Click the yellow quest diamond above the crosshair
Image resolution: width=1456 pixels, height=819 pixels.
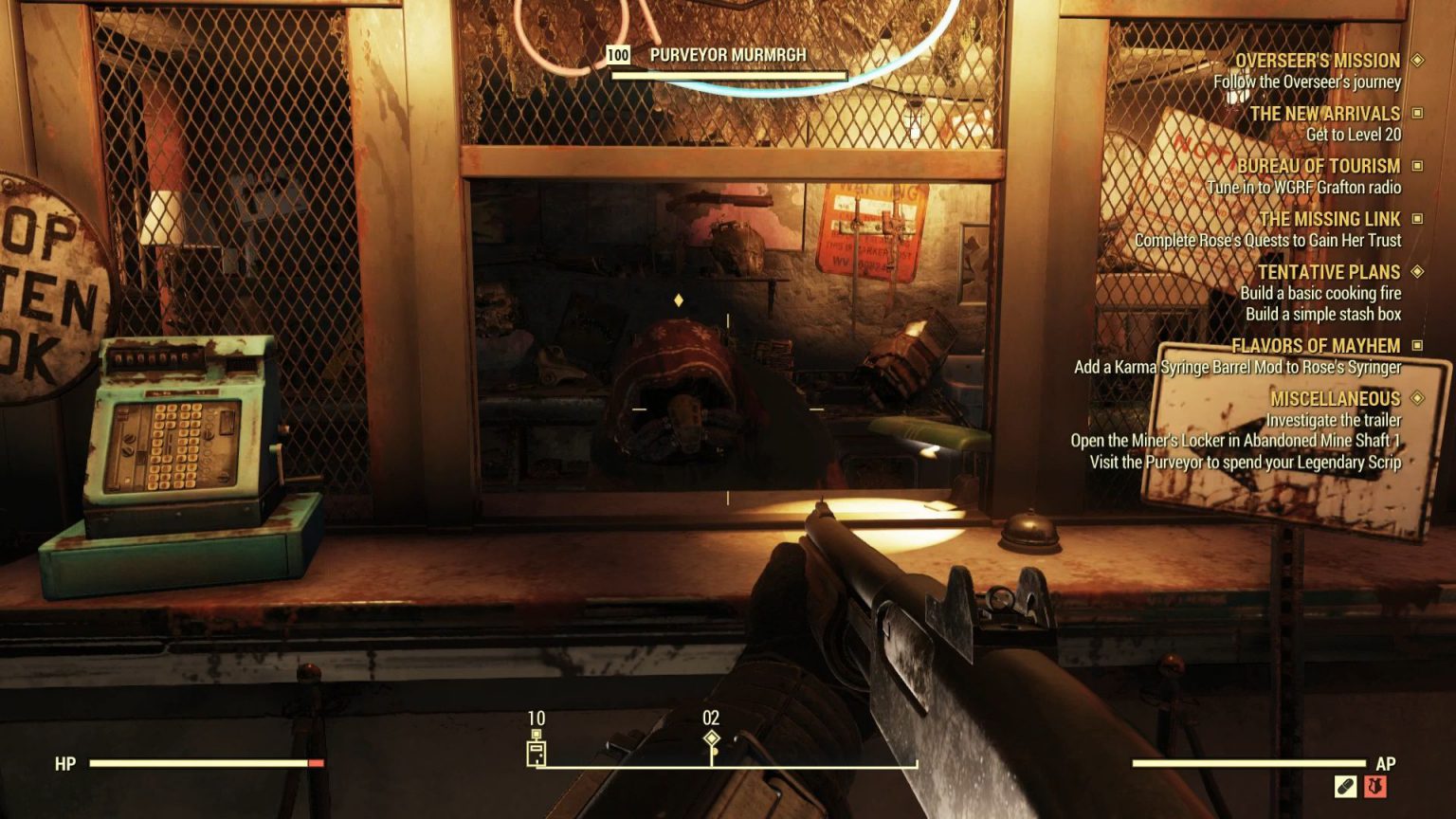tap(677, 300)
